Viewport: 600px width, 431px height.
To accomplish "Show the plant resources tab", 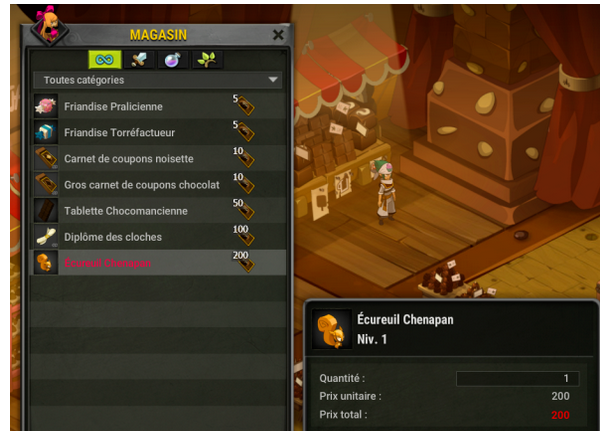I will (x=207, y=59).
